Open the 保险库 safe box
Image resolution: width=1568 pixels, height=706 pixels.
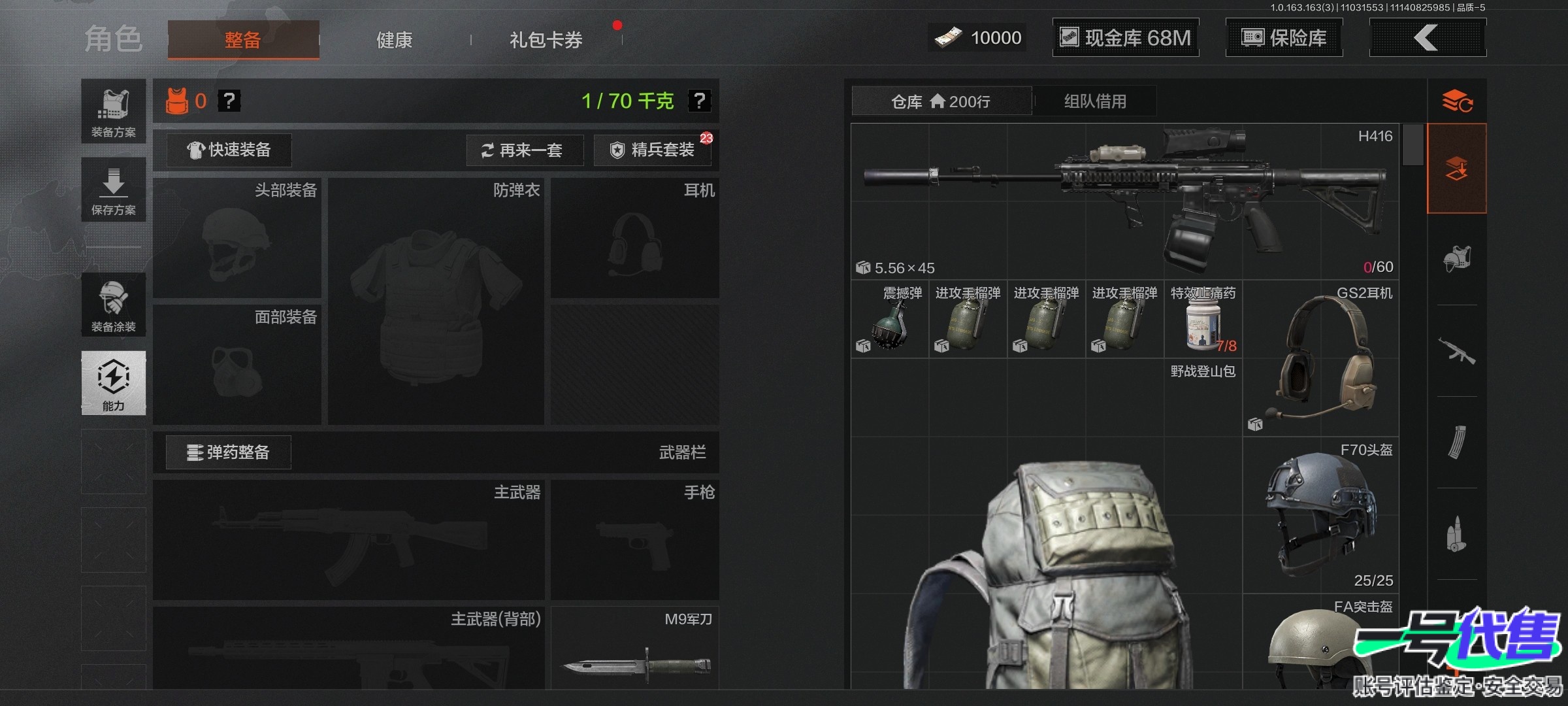(1284, 38)
